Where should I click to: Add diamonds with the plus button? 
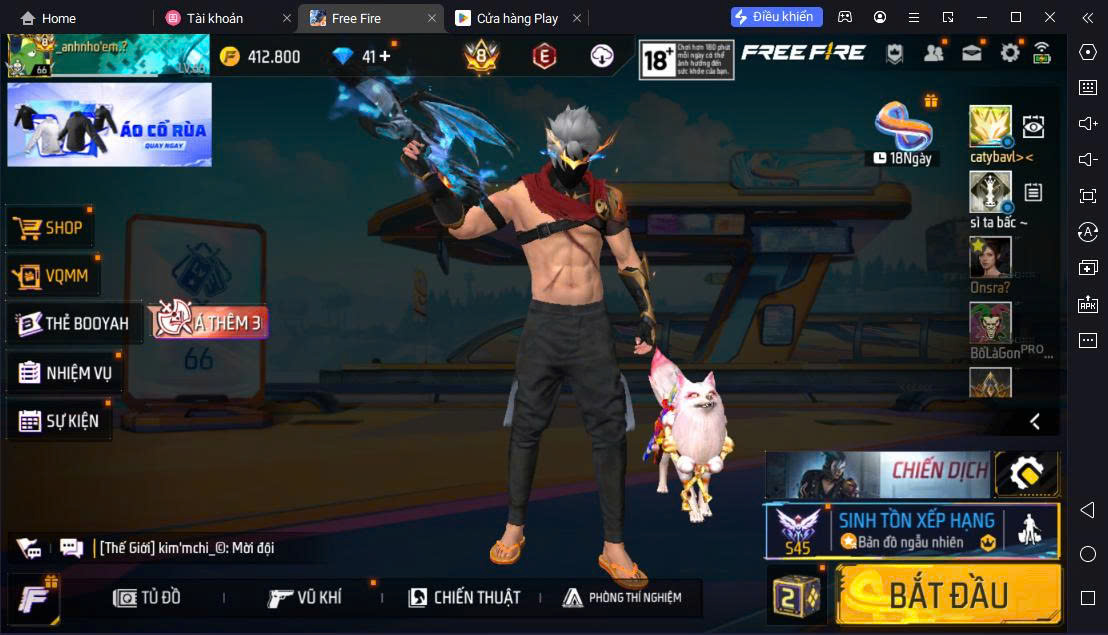pyautogui.click(x=384, y=56)
